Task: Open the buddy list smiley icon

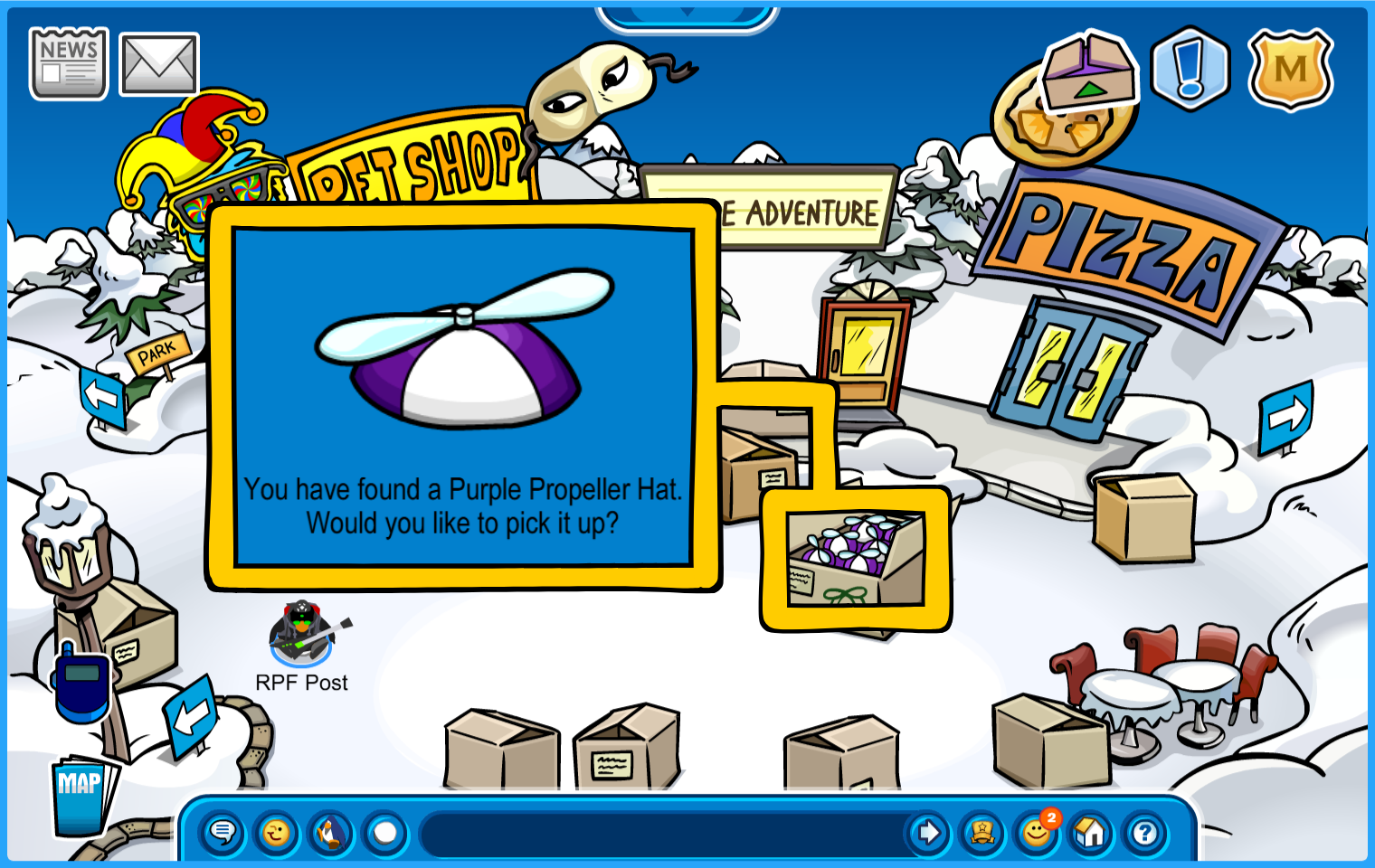Action: point(1037,832)
